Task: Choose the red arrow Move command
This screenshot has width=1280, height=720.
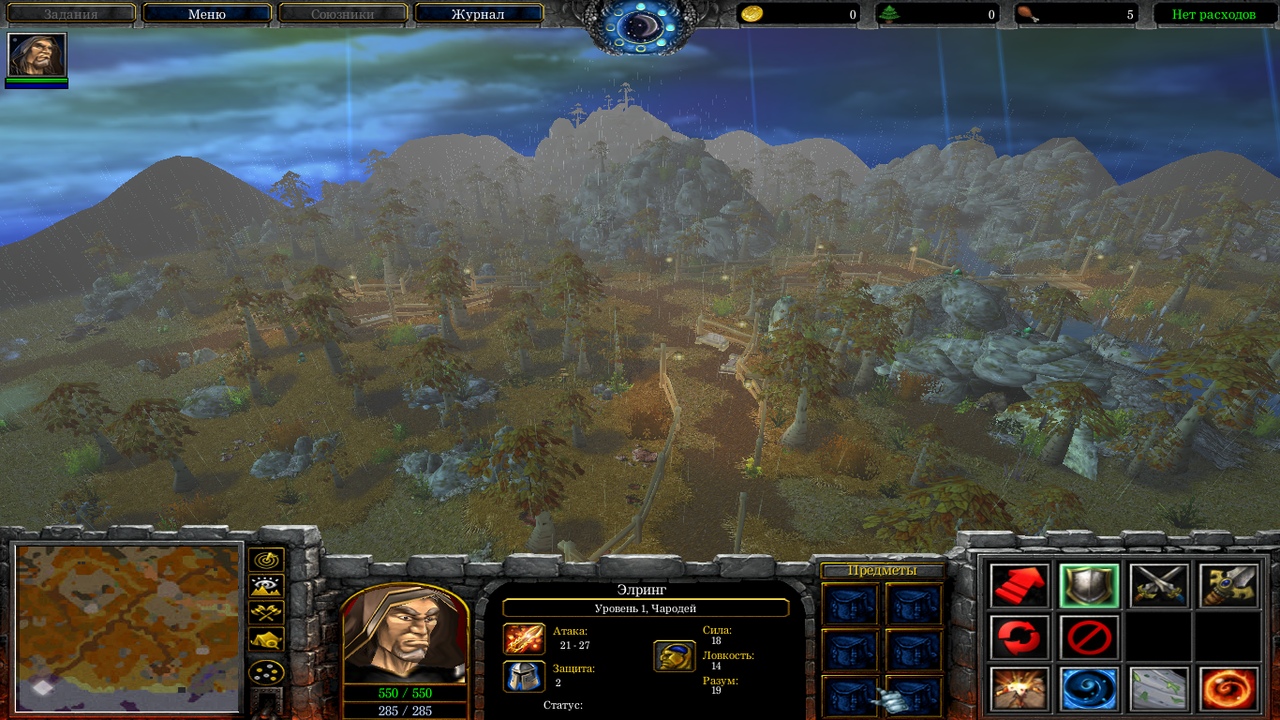Action: tap(1020, 586)
